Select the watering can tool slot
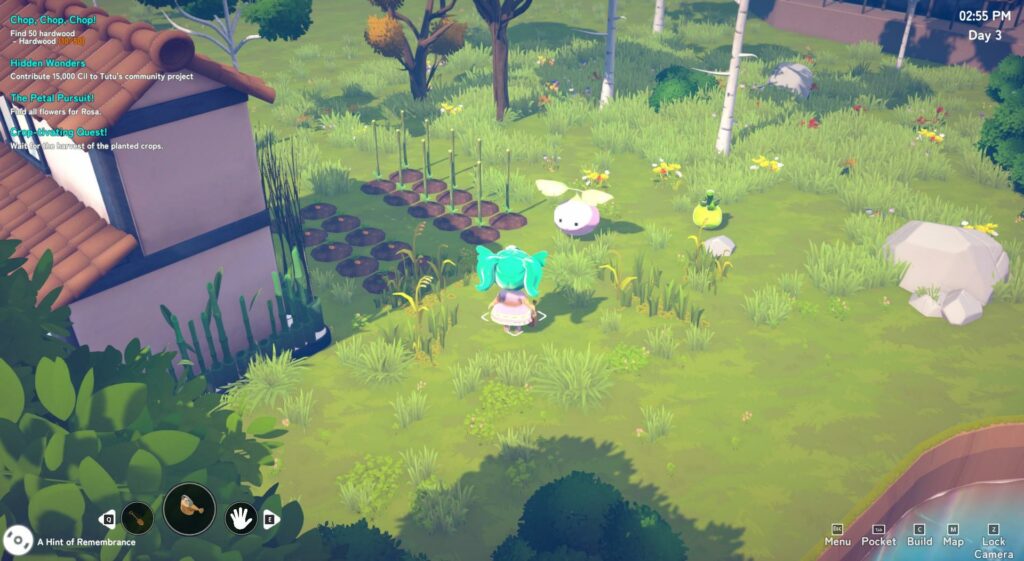Screen dimensions: 1024x561 pyautogui.click(x=189, y=509)
